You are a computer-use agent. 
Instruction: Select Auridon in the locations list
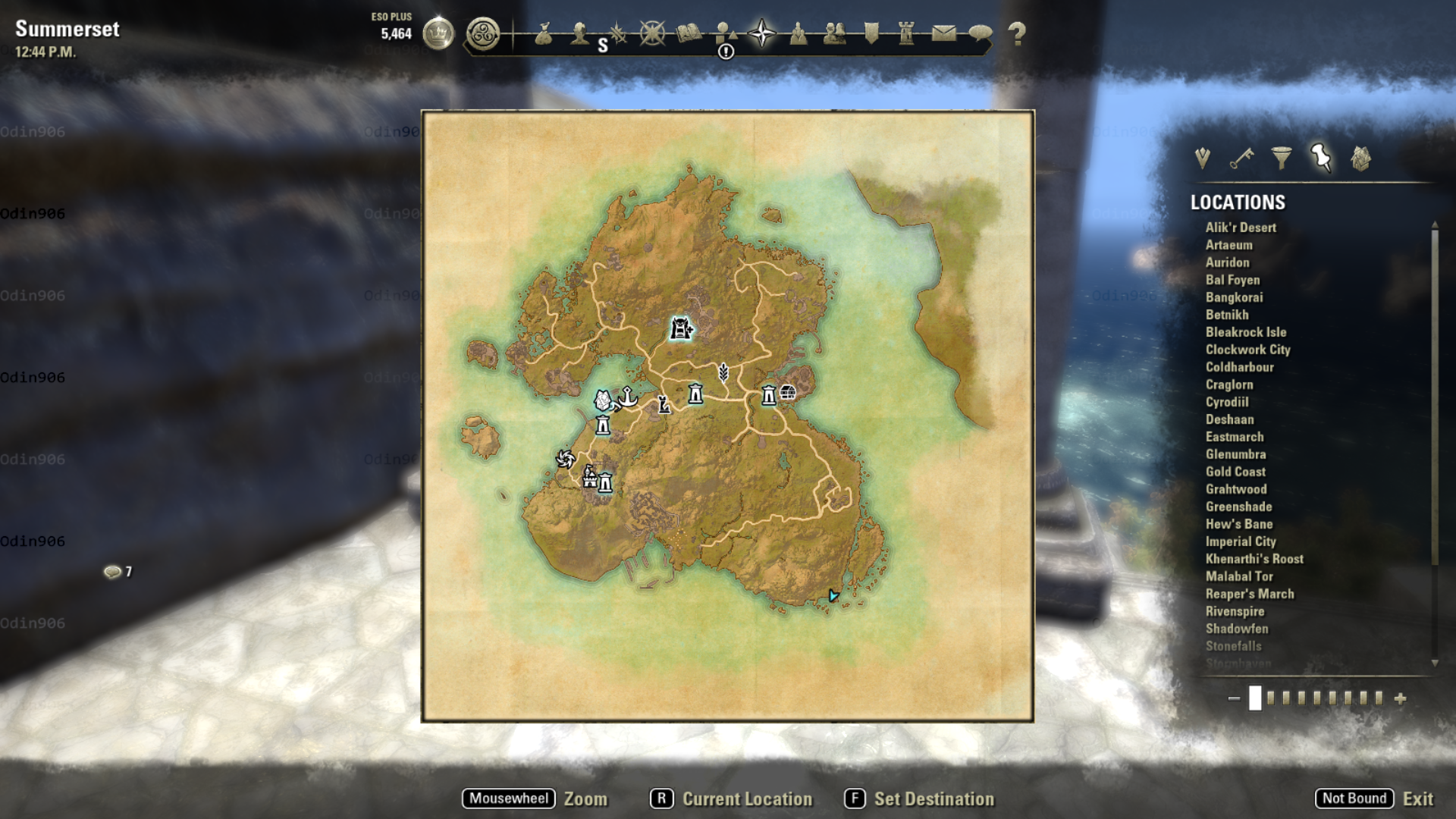coord(1227,262)
